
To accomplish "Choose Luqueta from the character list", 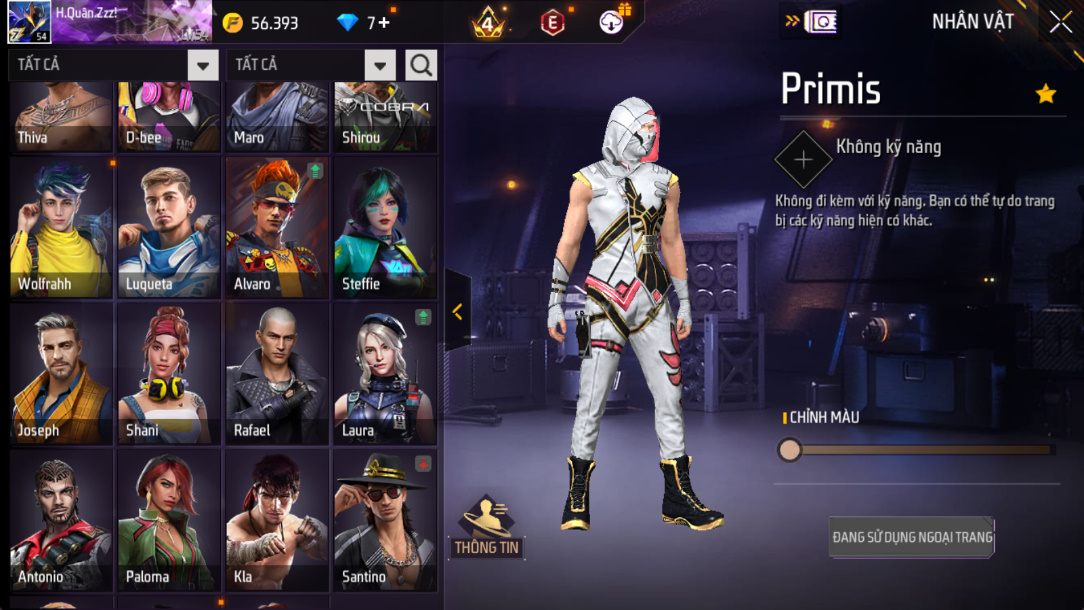I will tap(168, 227).
